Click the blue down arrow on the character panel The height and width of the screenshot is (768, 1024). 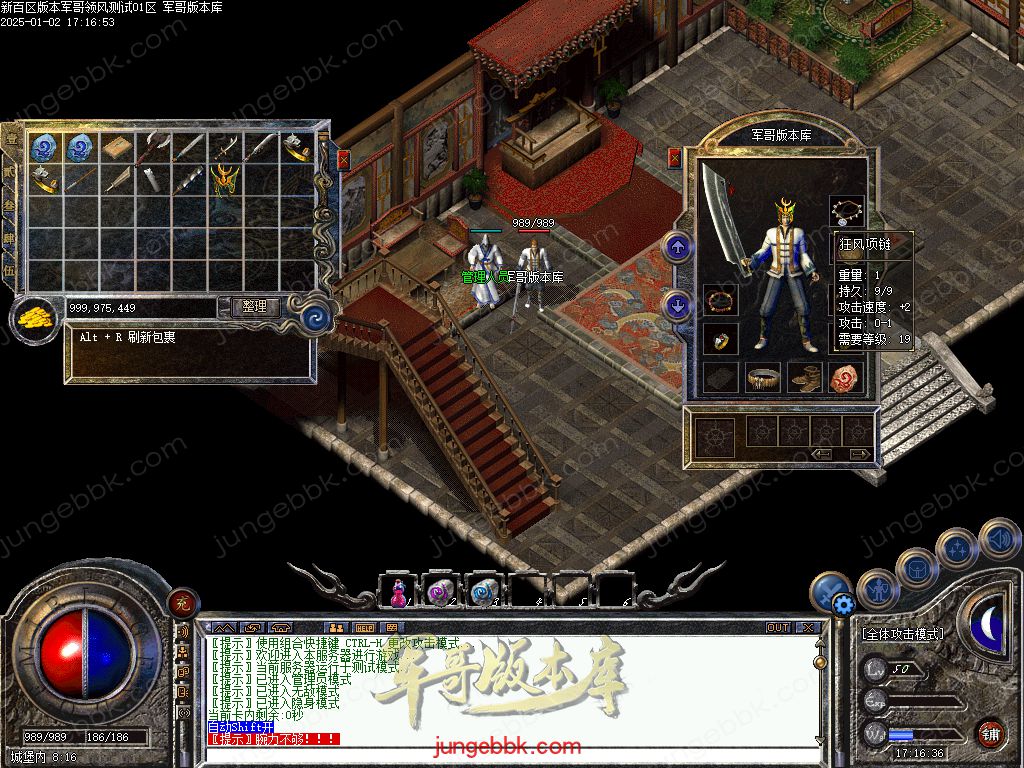pos(678,305)
